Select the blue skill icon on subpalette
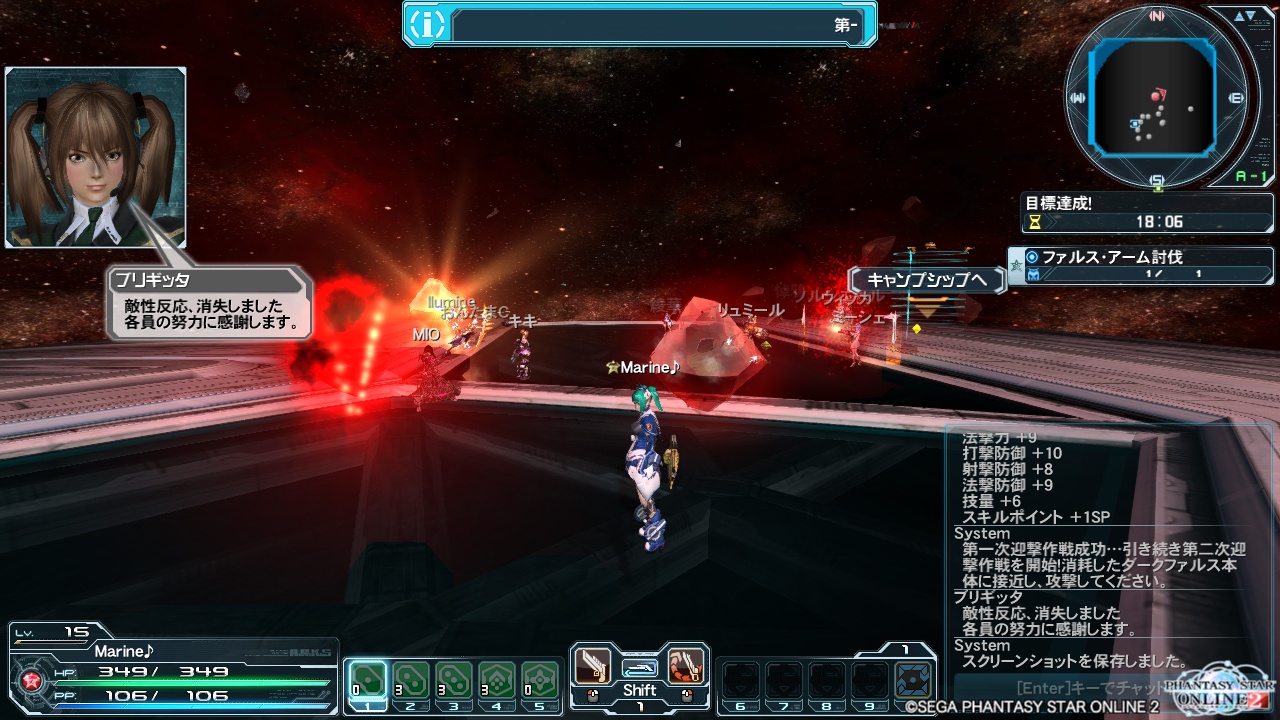 pyautogui.click(x=911, y=680)
